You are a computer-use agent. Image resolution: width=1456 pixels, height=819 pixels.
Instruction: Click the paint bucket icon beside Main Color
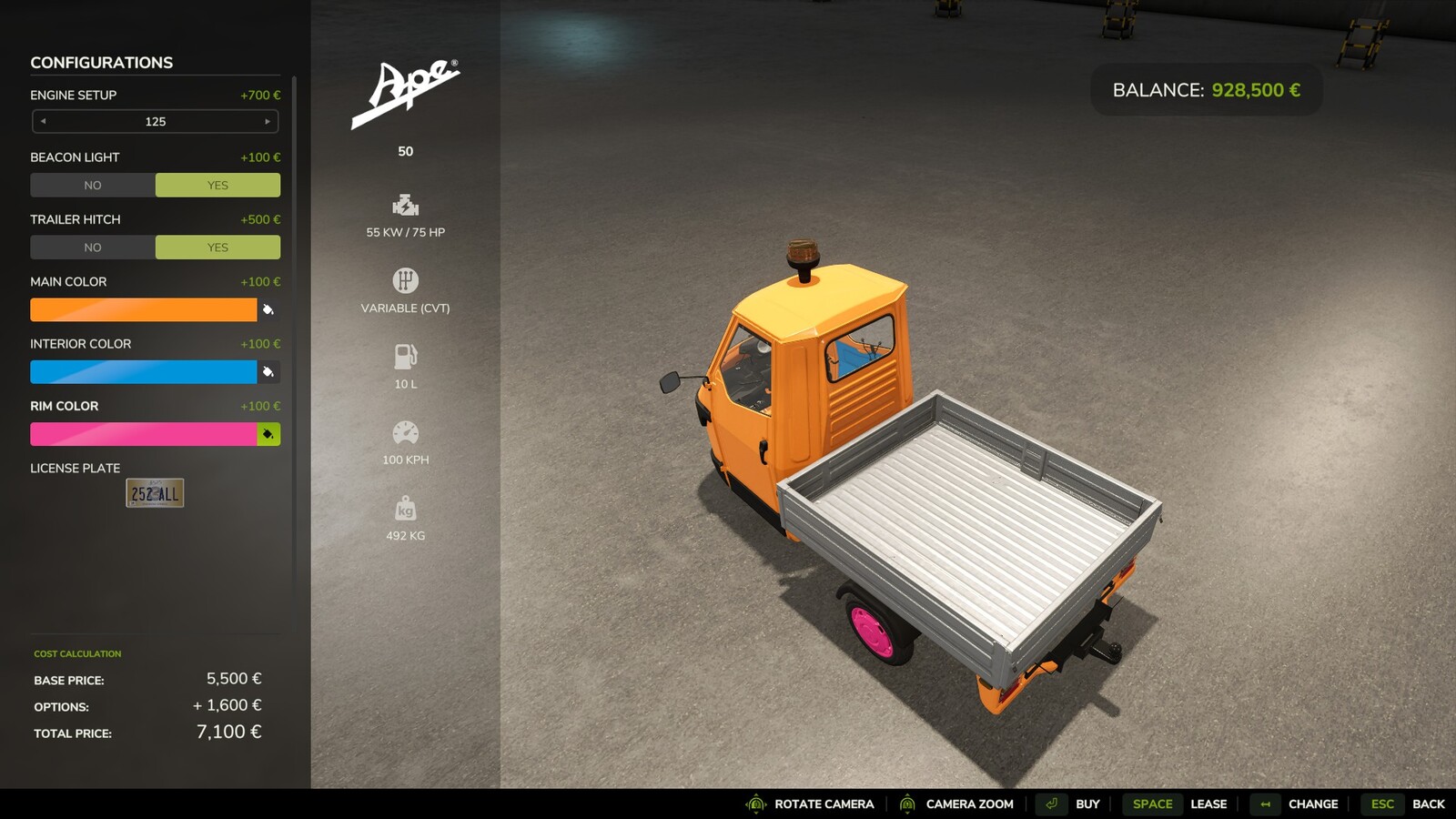pos(267,309)
